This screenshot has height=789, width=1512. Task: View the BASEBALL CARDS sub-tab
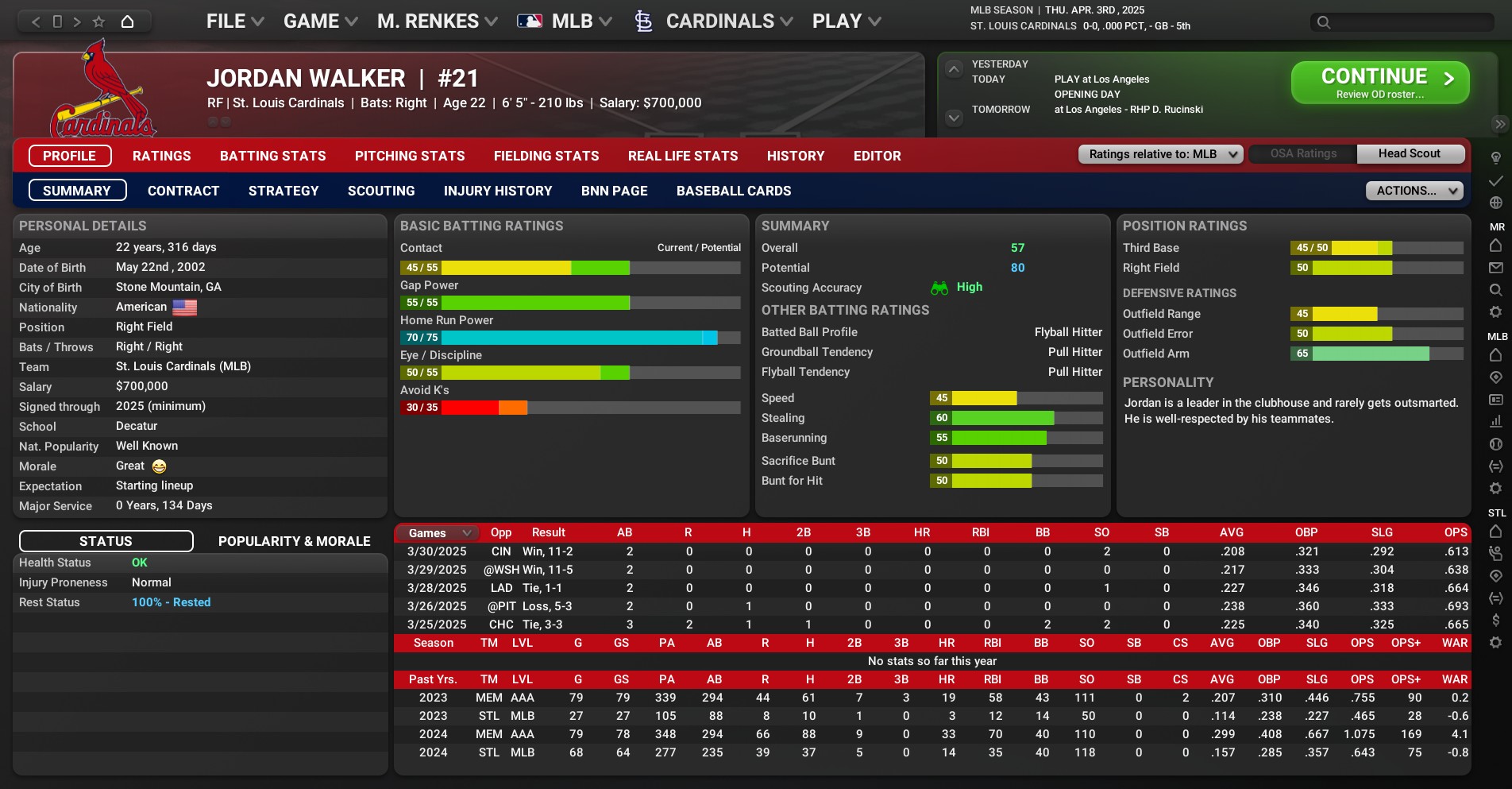click(x=733, y=191)
